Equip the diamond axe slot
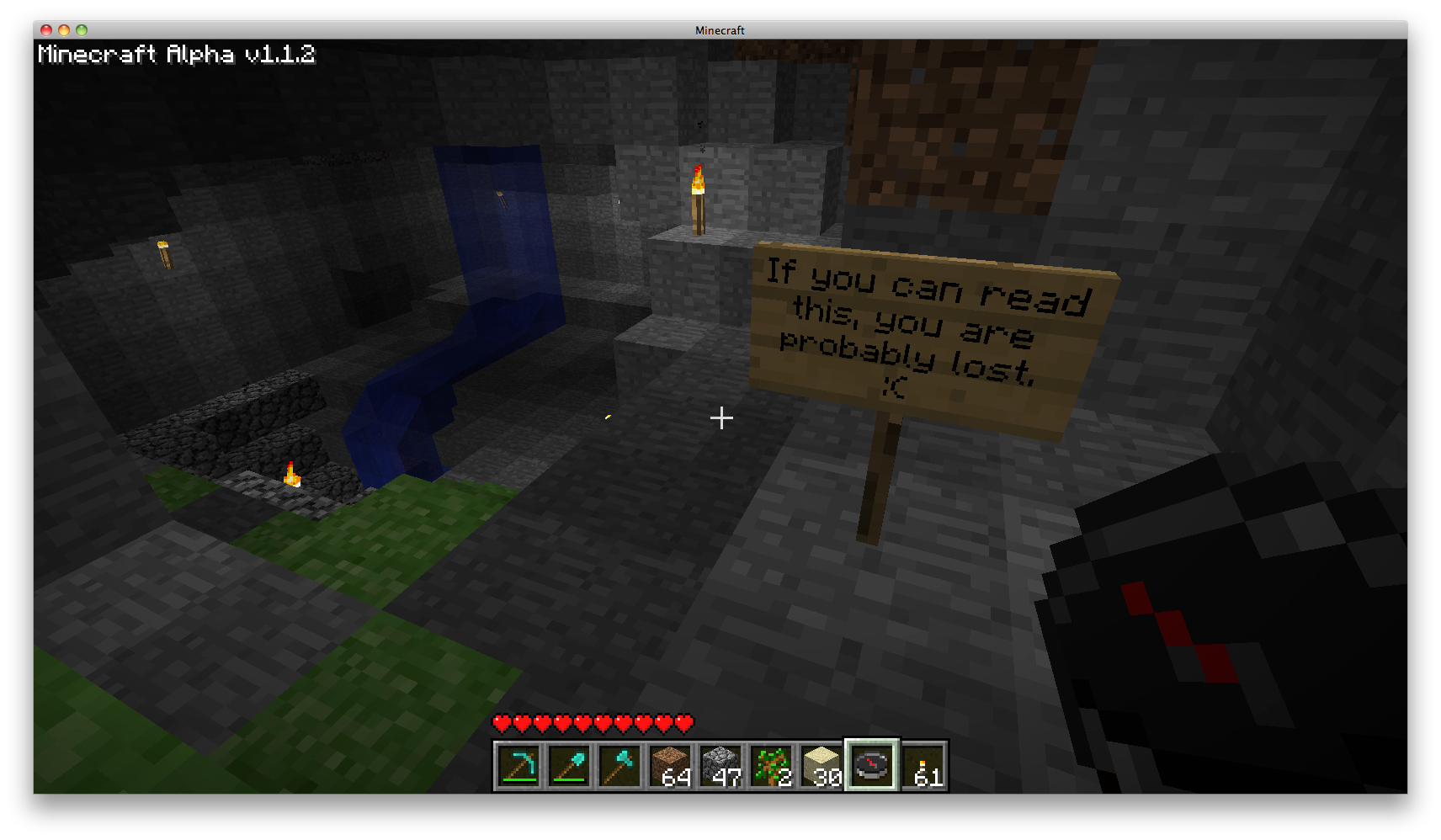The height and width of the screenshot is (840, 1441). pos(619,766)
